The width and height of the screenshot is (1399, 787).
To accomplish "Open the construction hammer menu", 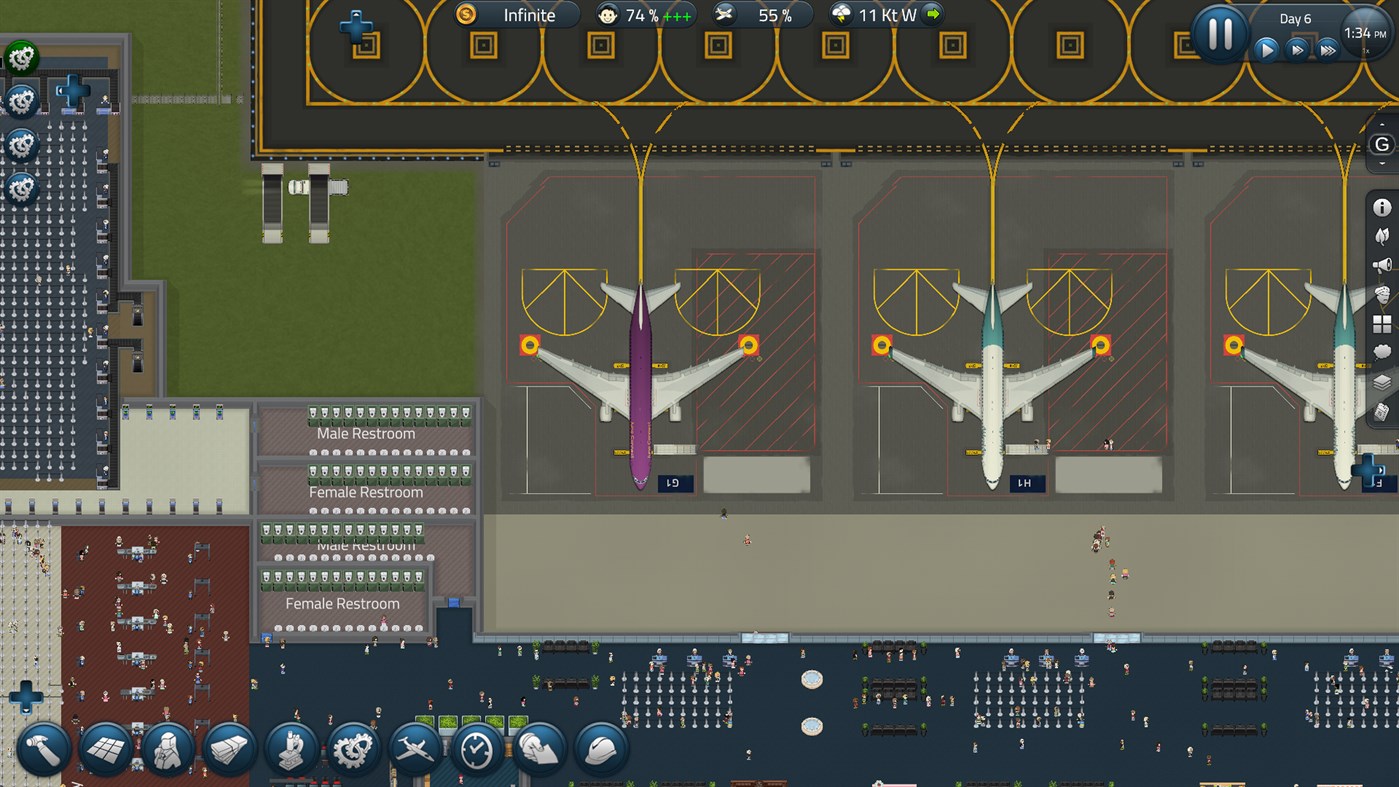I will tap(44, 748).
